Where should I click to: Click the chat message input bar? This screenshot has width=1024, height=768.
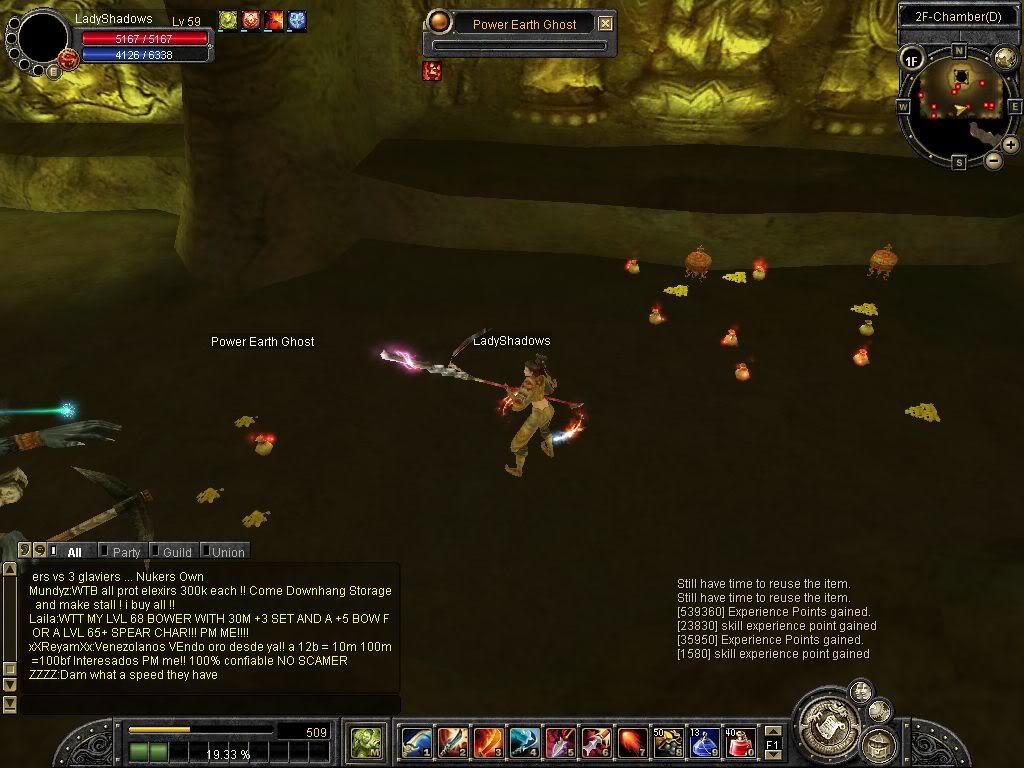tap(200, 704)
